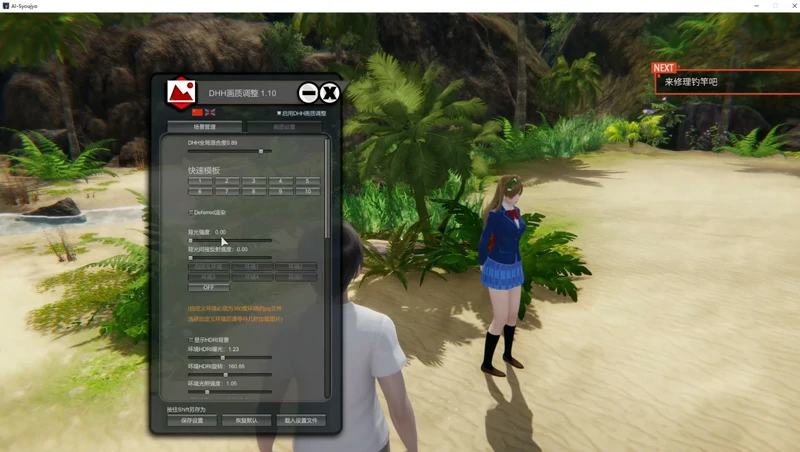Click the OFF environment button
800x452 pixels.
pos(209,287)
